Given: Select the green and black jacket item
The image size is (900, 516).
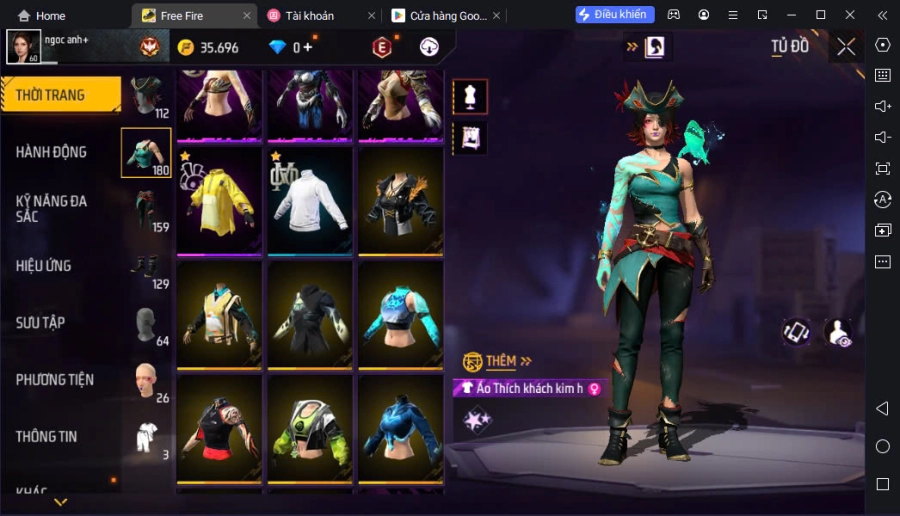Looking at the screenshot, I should pyautogui.click(x=309, y=429).
